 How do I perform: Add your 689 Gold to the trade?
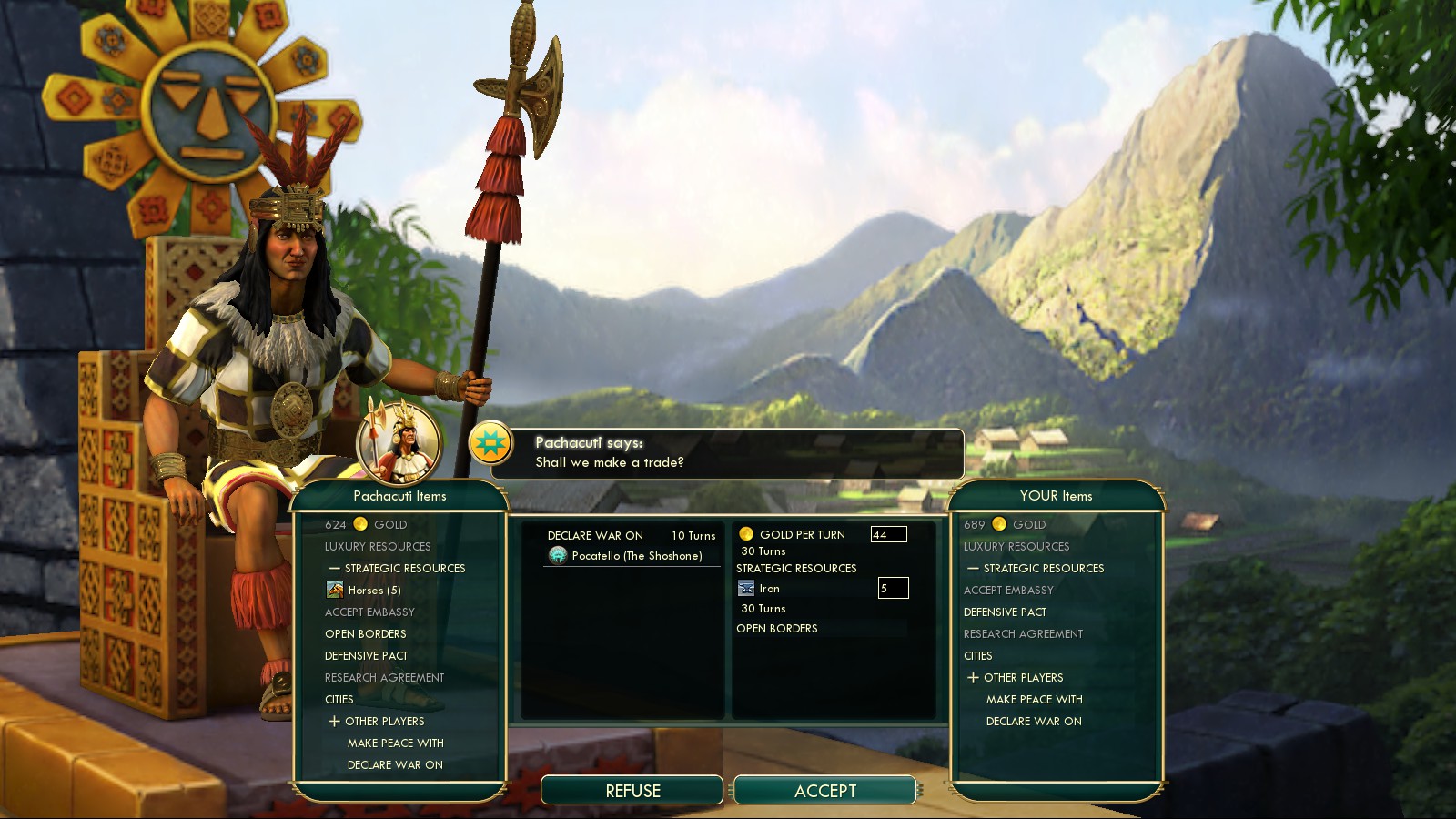click(1005, 524)
